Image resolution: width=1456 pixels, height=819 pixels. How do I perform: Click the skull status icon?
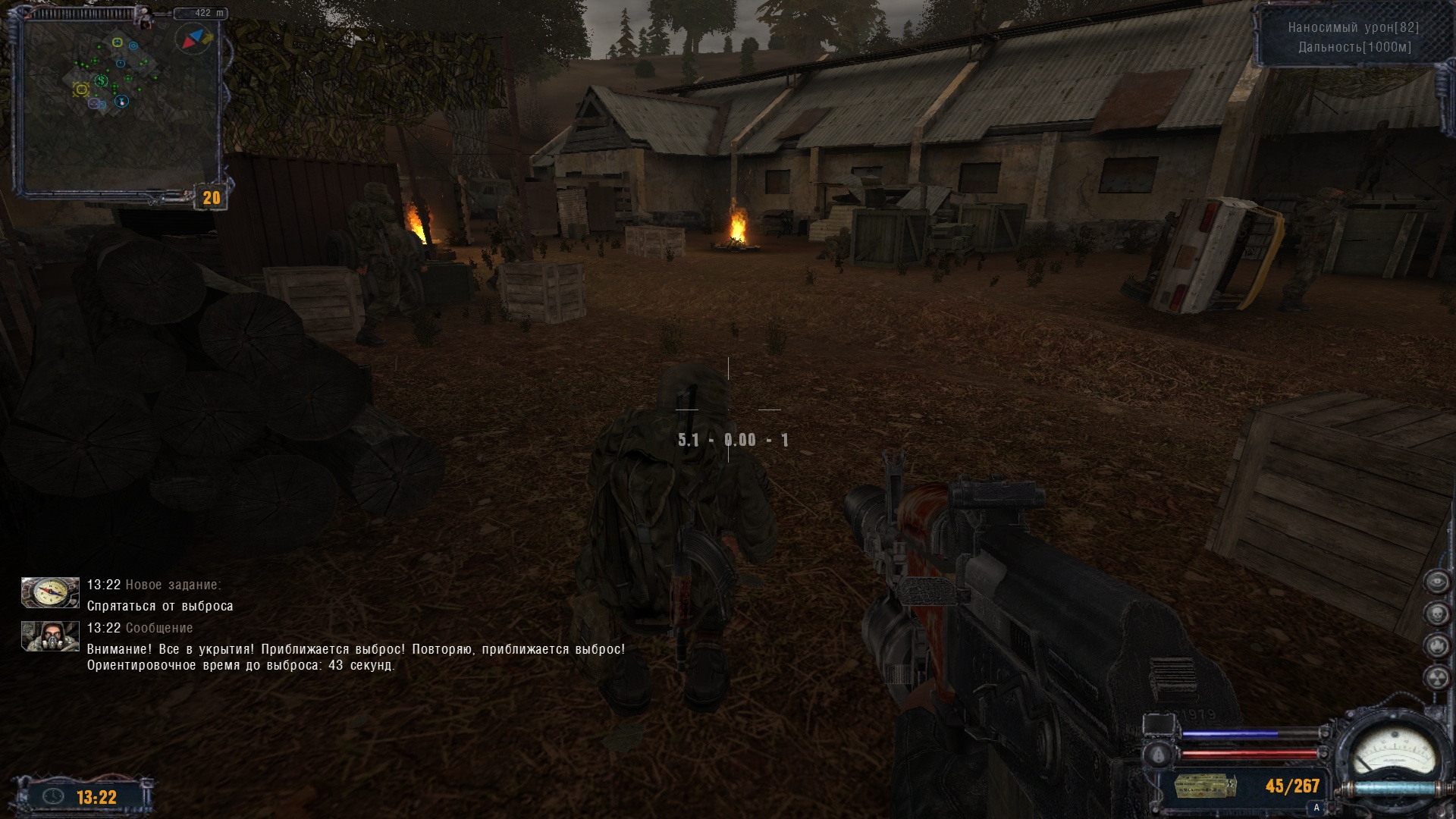1436,613
